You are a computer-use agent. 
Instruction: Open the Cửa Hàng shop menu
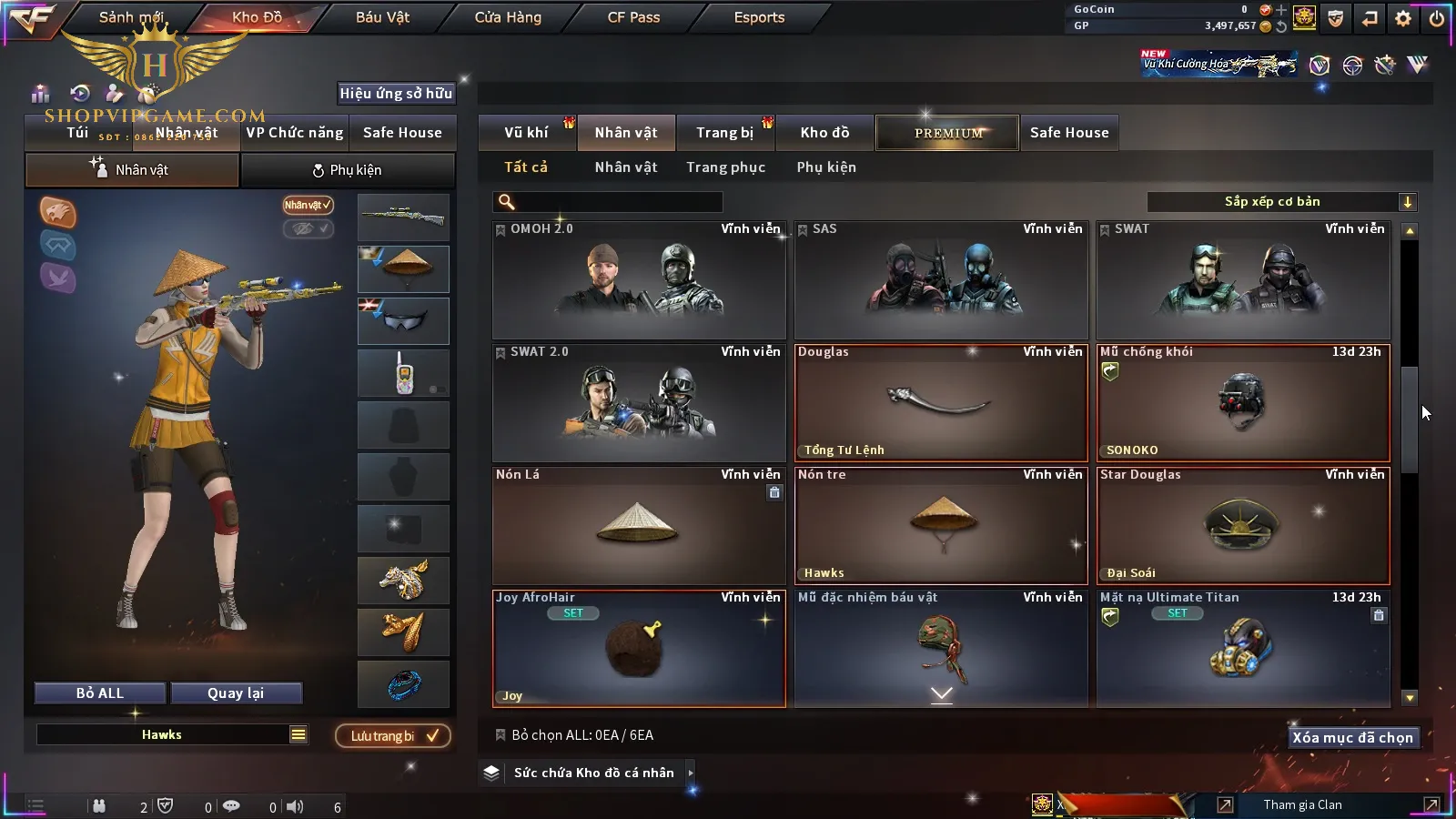coord(508,17)
